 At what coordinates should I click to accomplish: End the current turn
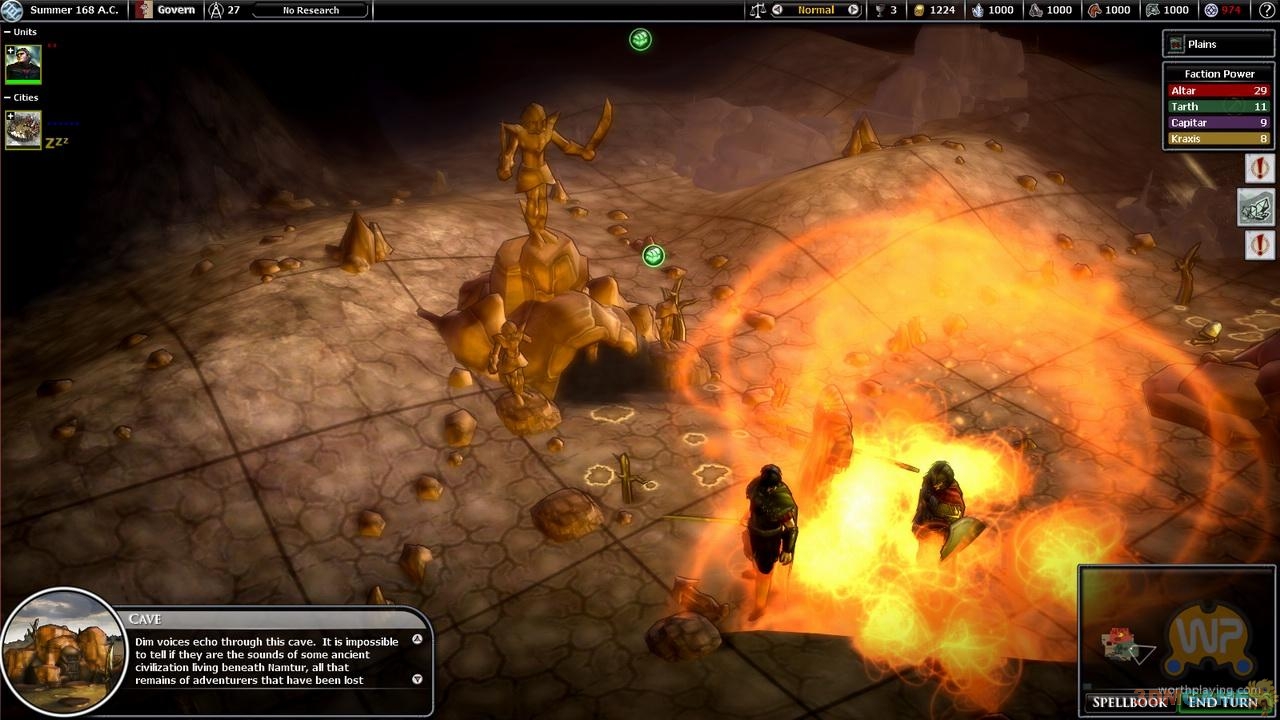pyautogui.click(x=1223, y=702)
